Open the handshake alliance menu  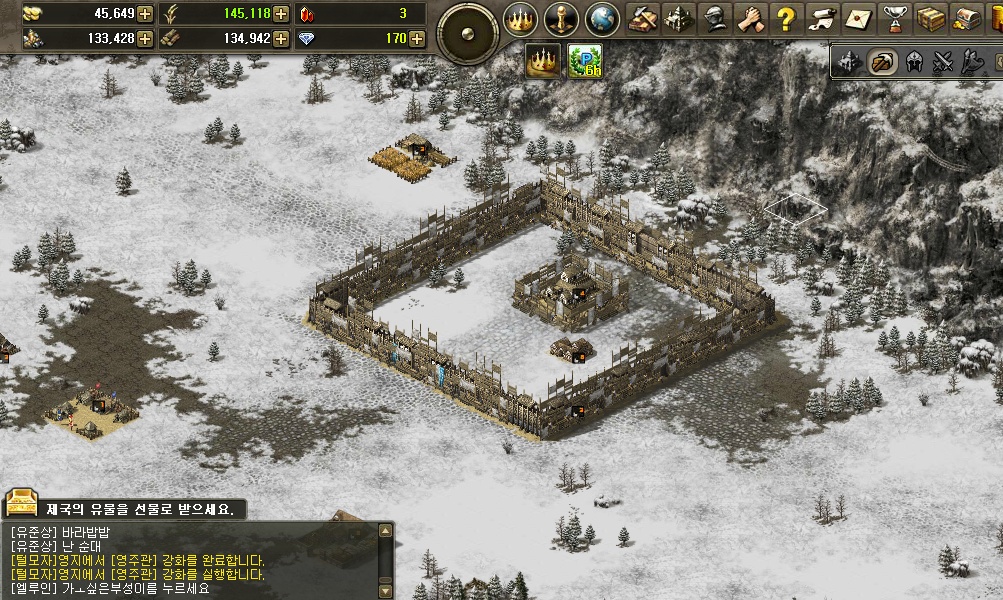[750, 18]
